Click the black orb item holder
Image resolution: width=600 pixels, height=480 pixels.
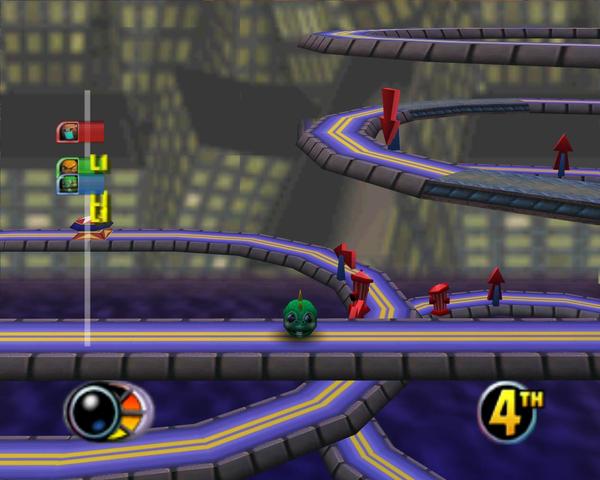click(93, 410)
